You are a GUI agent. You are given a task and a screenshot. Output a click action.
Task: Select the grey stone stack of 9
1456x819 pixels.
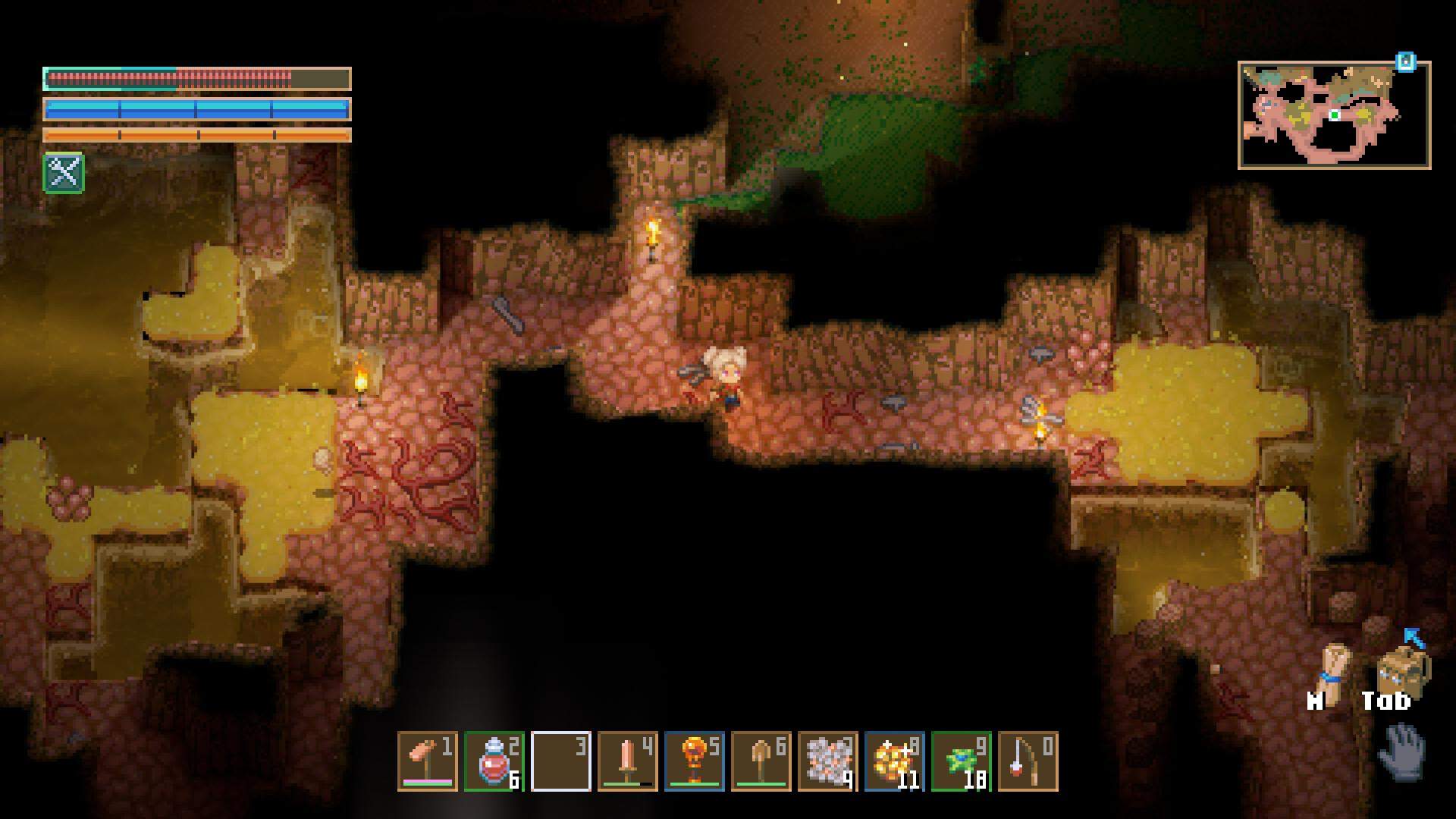tap(827, 761)
